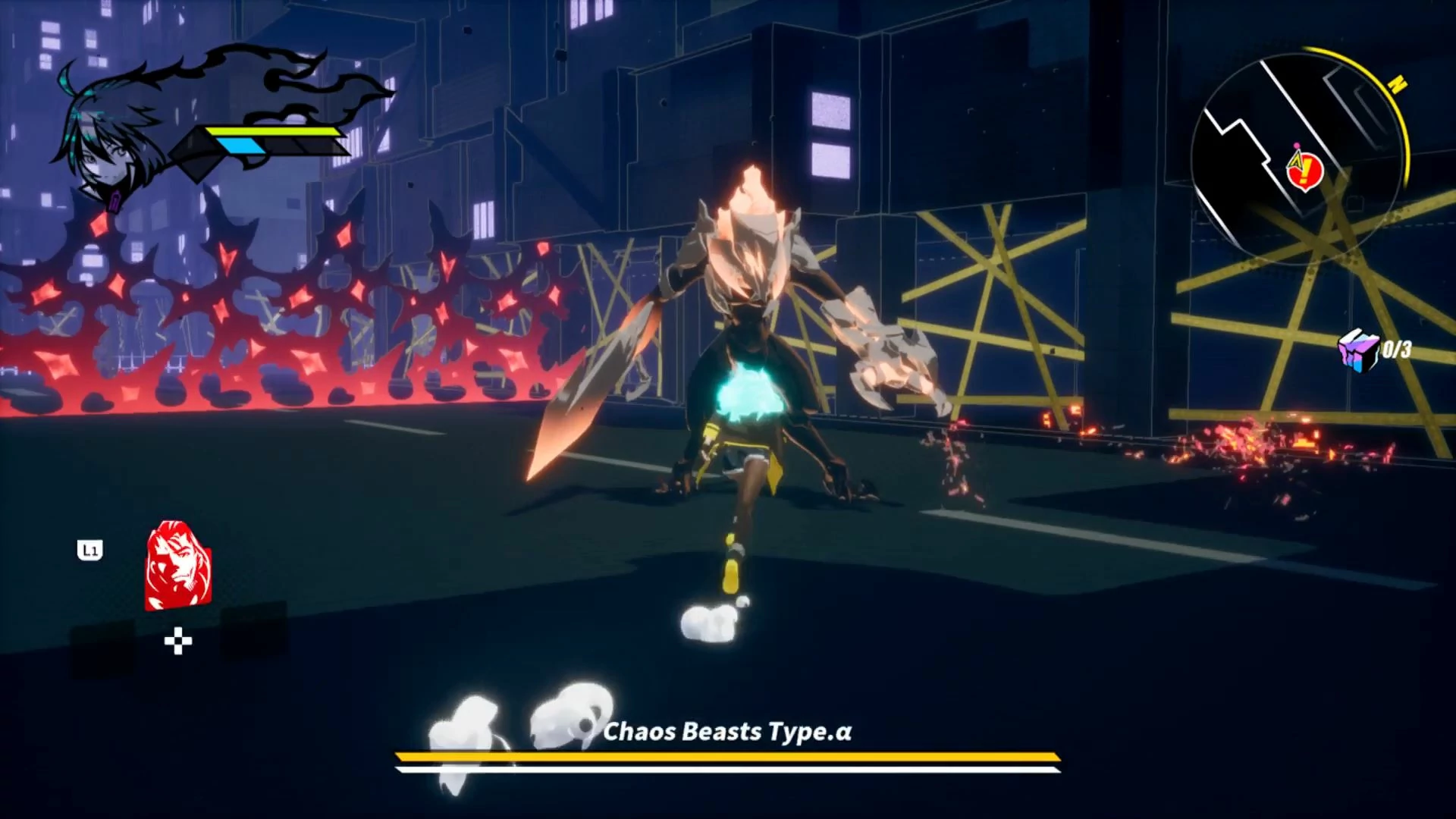This screenshot has height=819, width=1456.
Task: Click the red character portrait skill icon
Action: [178, 565]
